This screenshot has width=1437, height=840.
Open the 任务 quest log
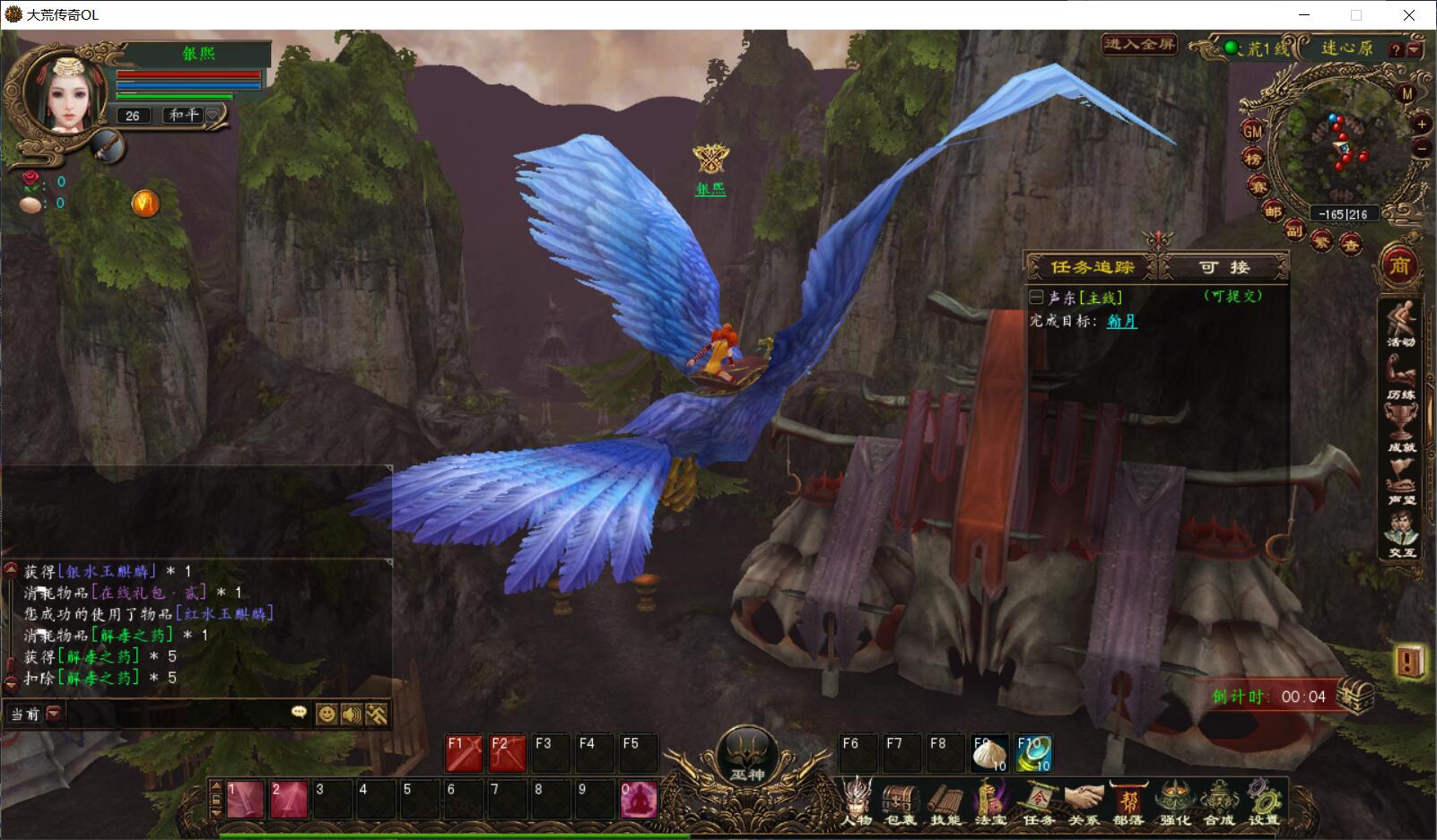pyautogui.click(x=1038, y=802)
